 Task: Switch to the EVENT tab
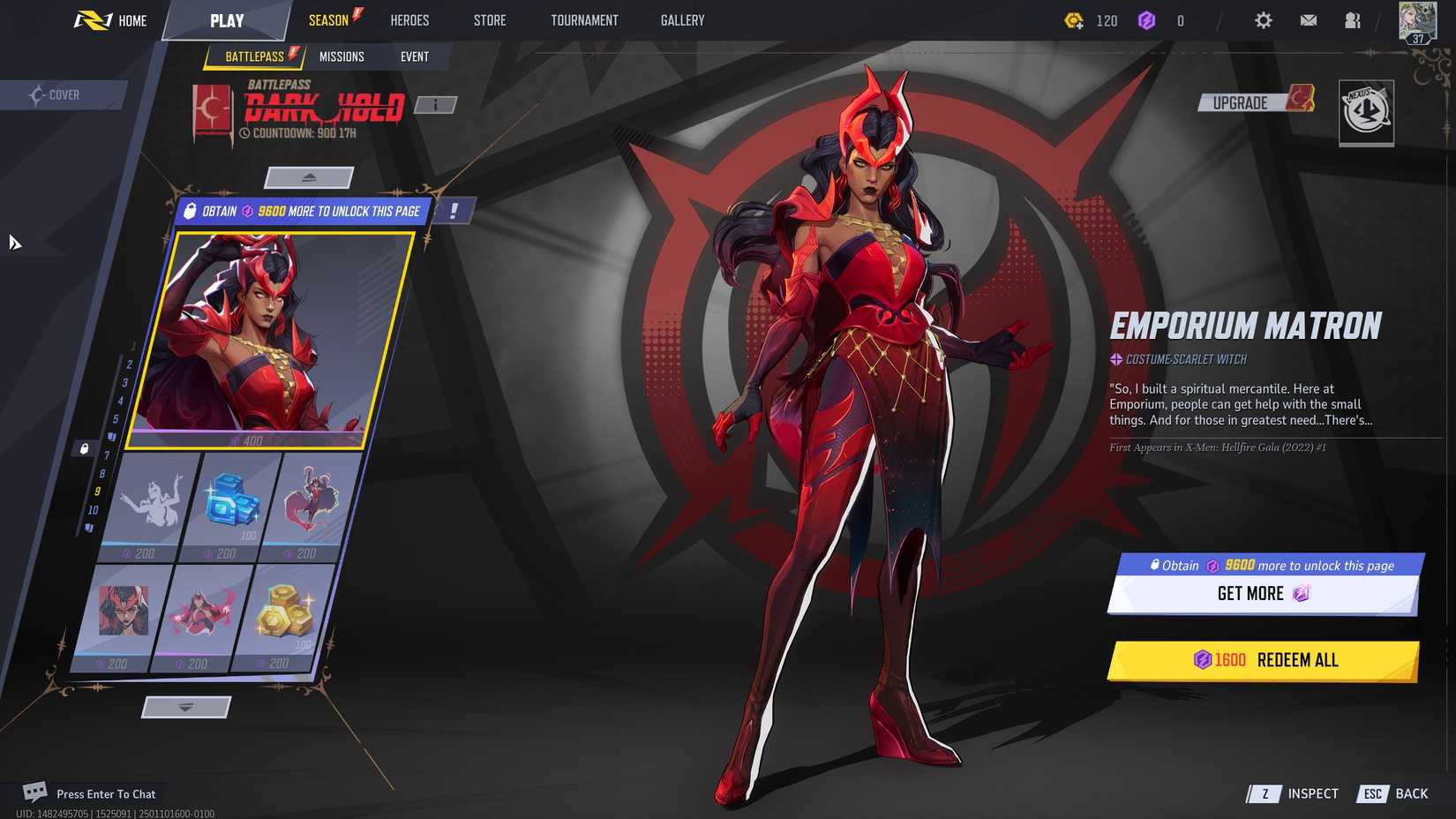point(415,56)
